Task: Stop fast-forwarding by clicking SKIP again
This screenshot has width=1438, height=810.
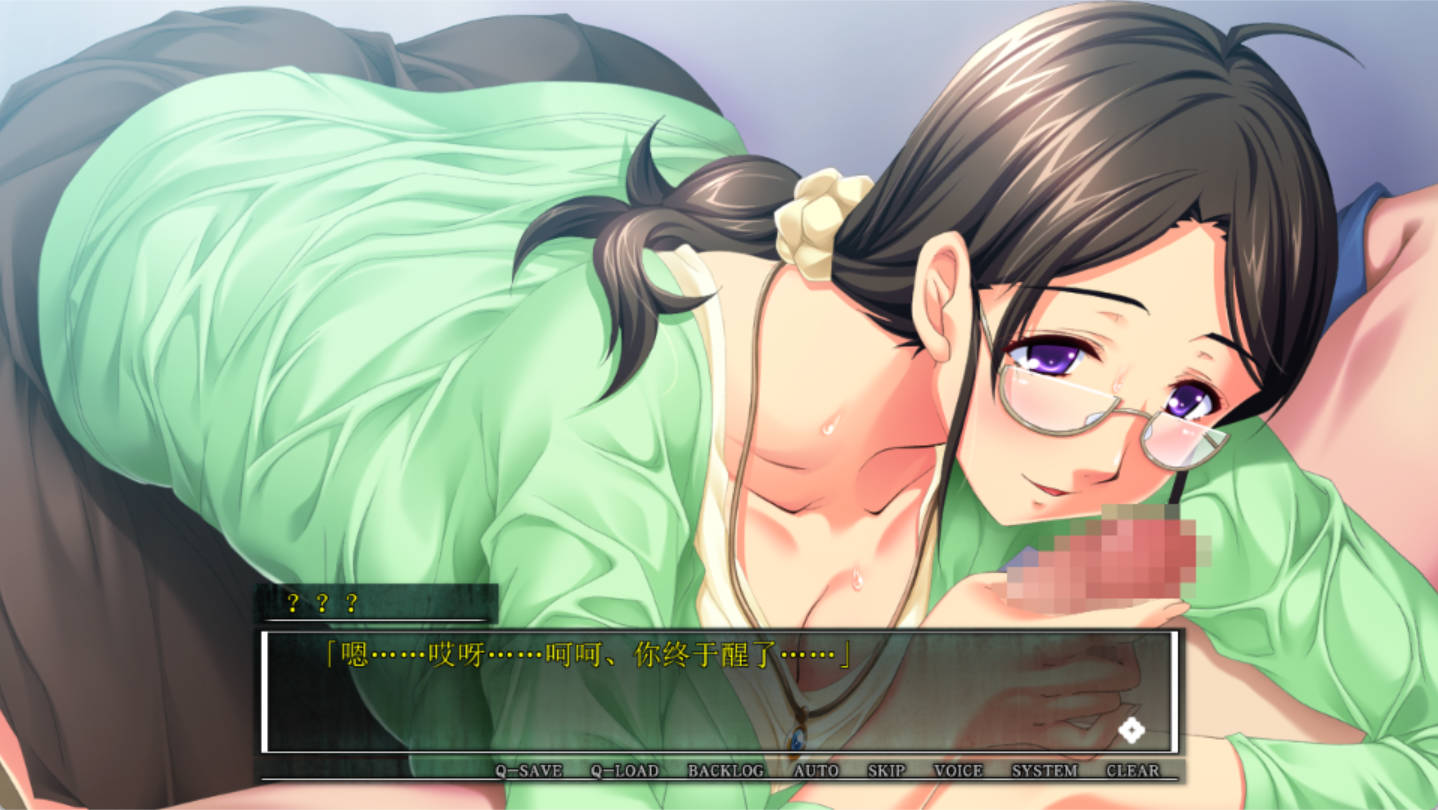Action: tap(884, 771)
